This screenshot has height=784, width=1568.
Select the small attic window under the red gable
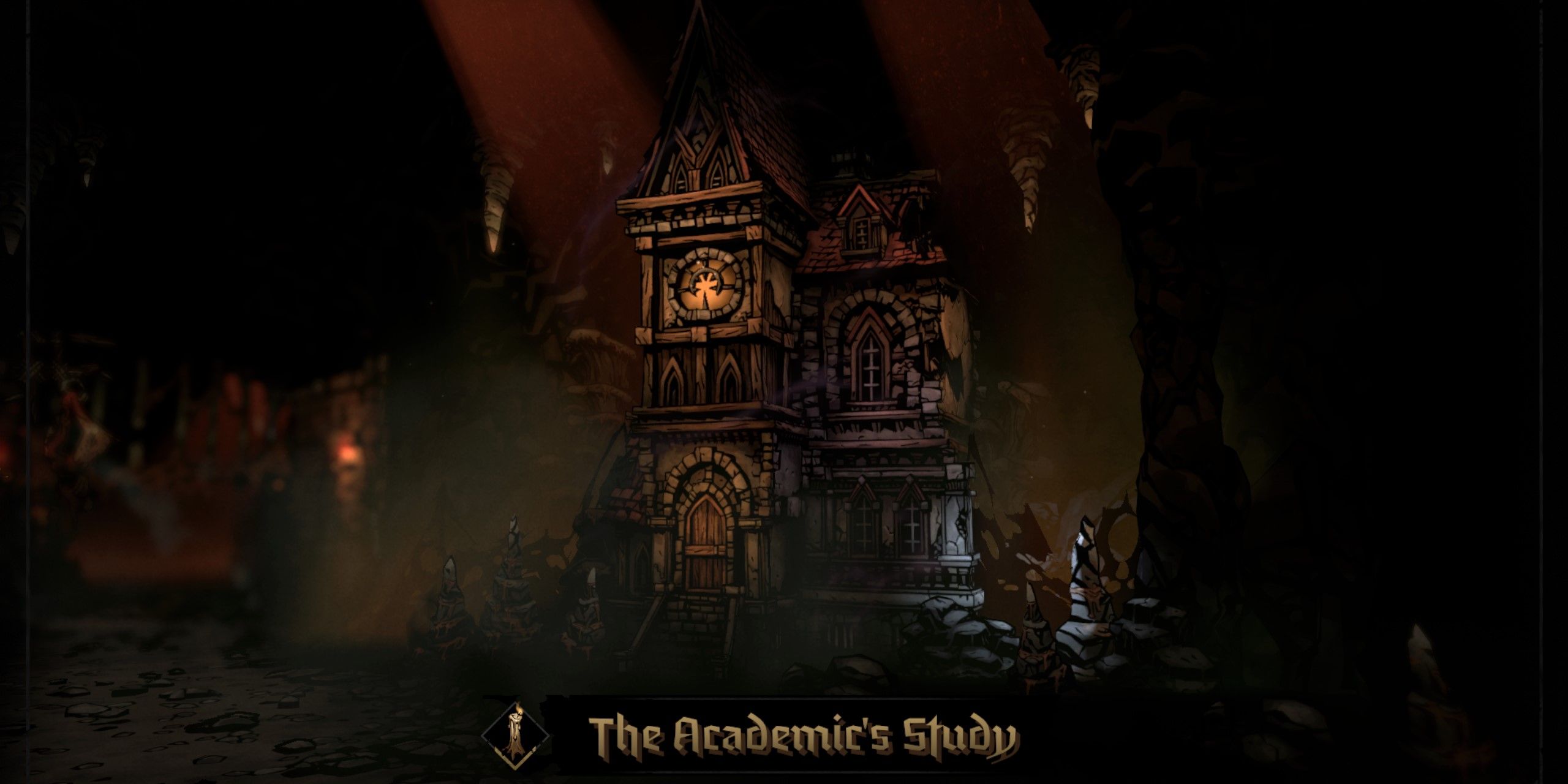[861, 233]
